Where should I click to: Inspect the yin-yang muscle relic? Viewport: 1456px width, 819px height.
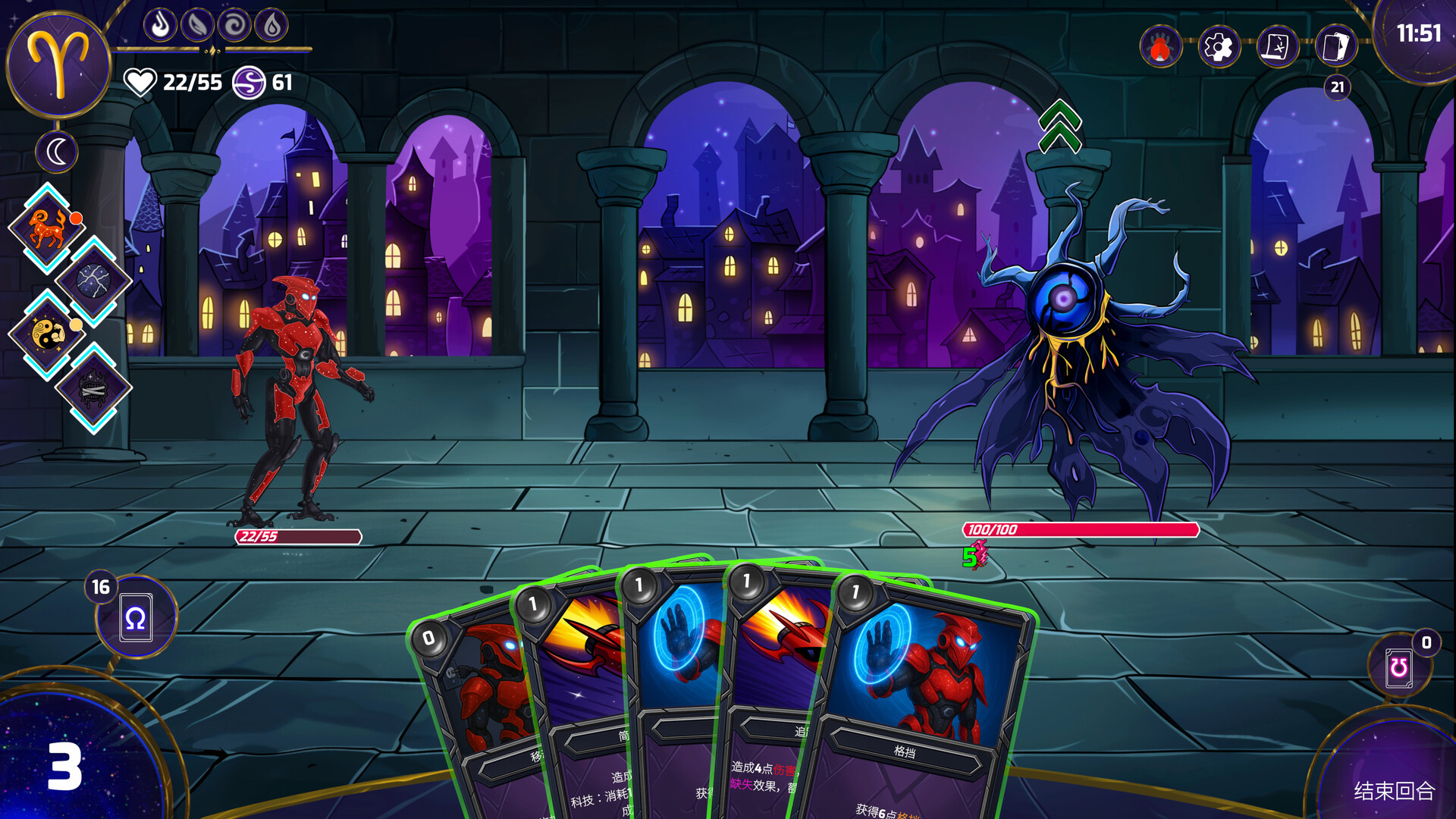pyautogui.click(x=47, y=334)
